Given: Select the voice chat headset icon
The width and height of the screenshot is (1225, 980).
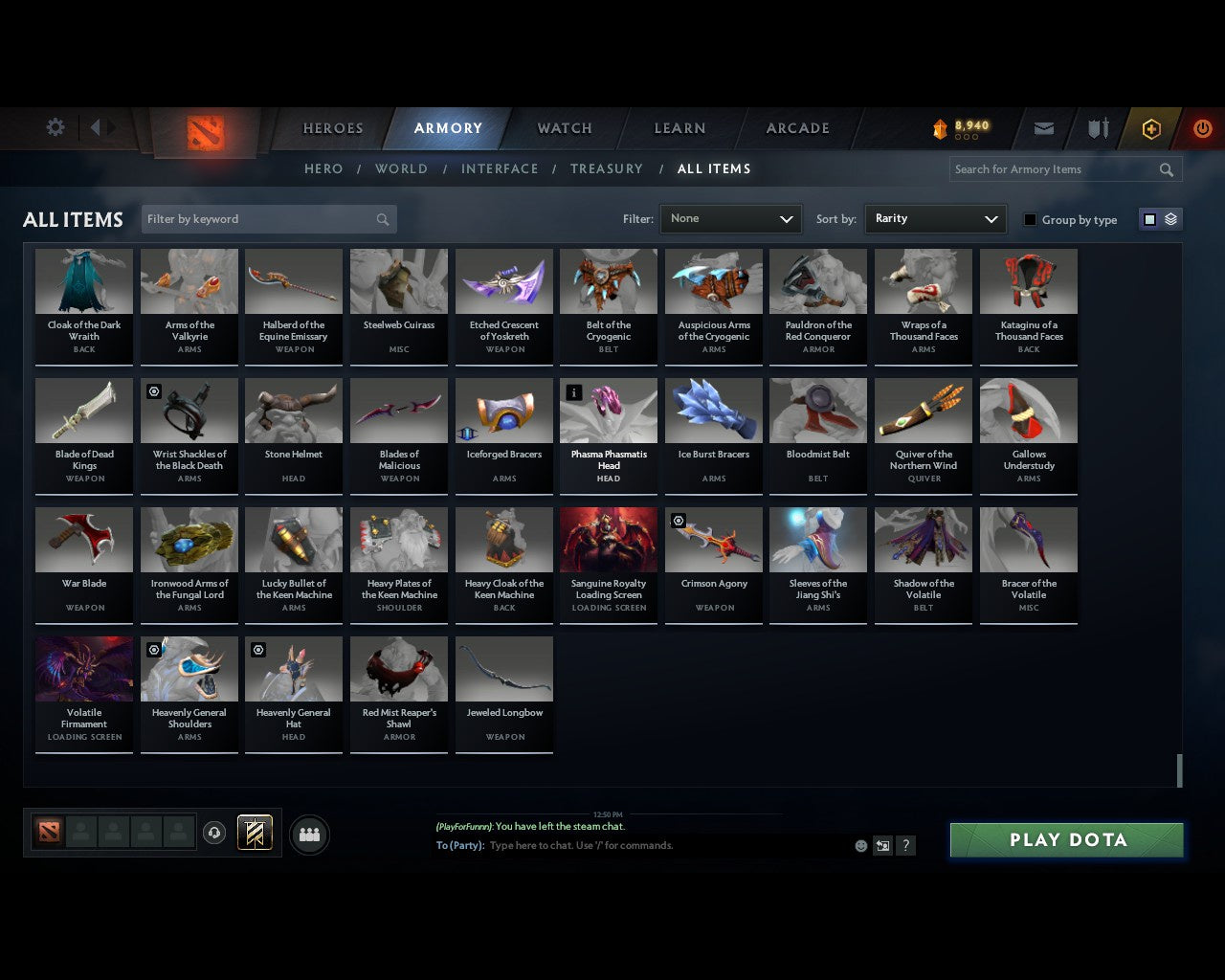Looking at the screenshot, I should tap(214, 834).
